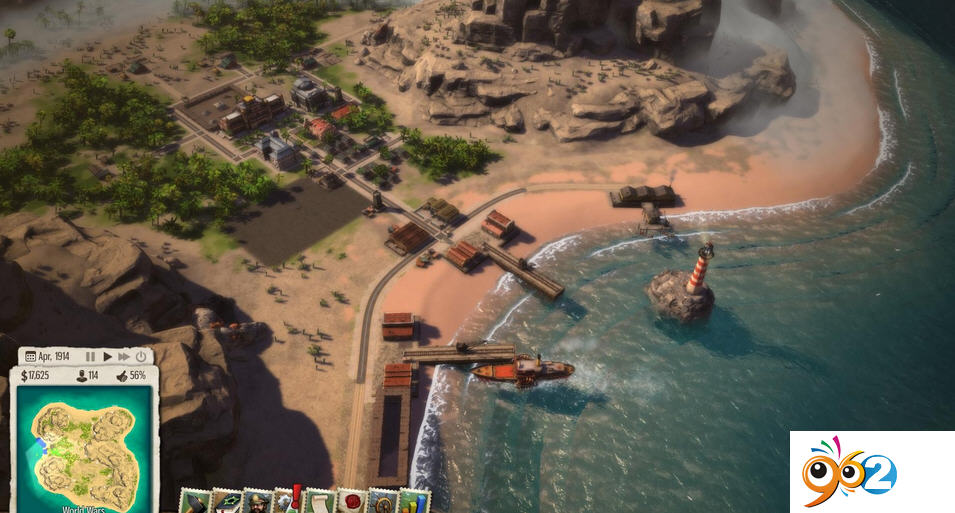This screenshot has width=955, height=513.
Task: View the population citizen count
Action: point(89,376)
